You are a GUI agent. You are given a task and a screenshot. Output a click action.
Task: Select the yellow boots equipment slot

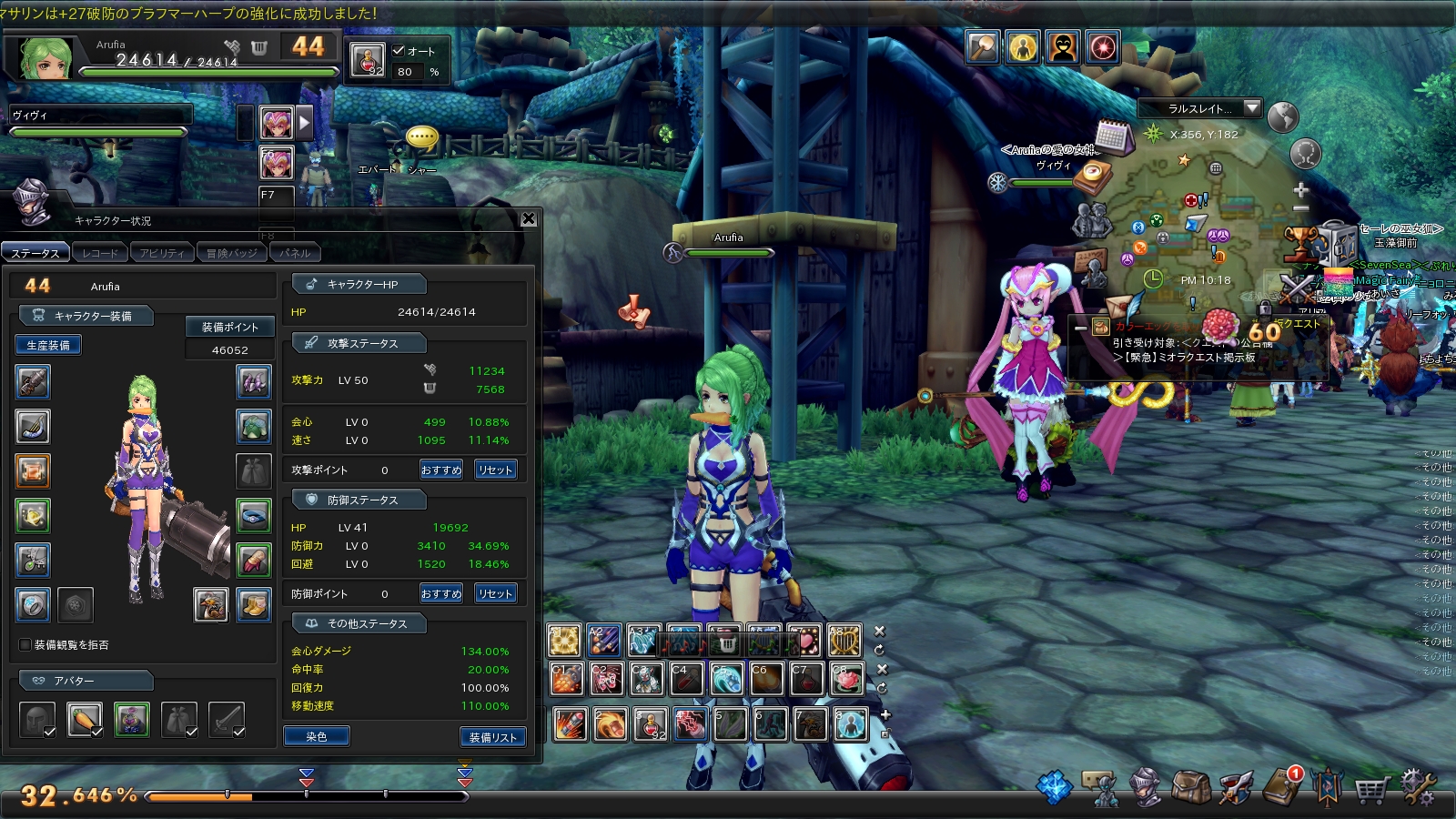click(254, 604)
